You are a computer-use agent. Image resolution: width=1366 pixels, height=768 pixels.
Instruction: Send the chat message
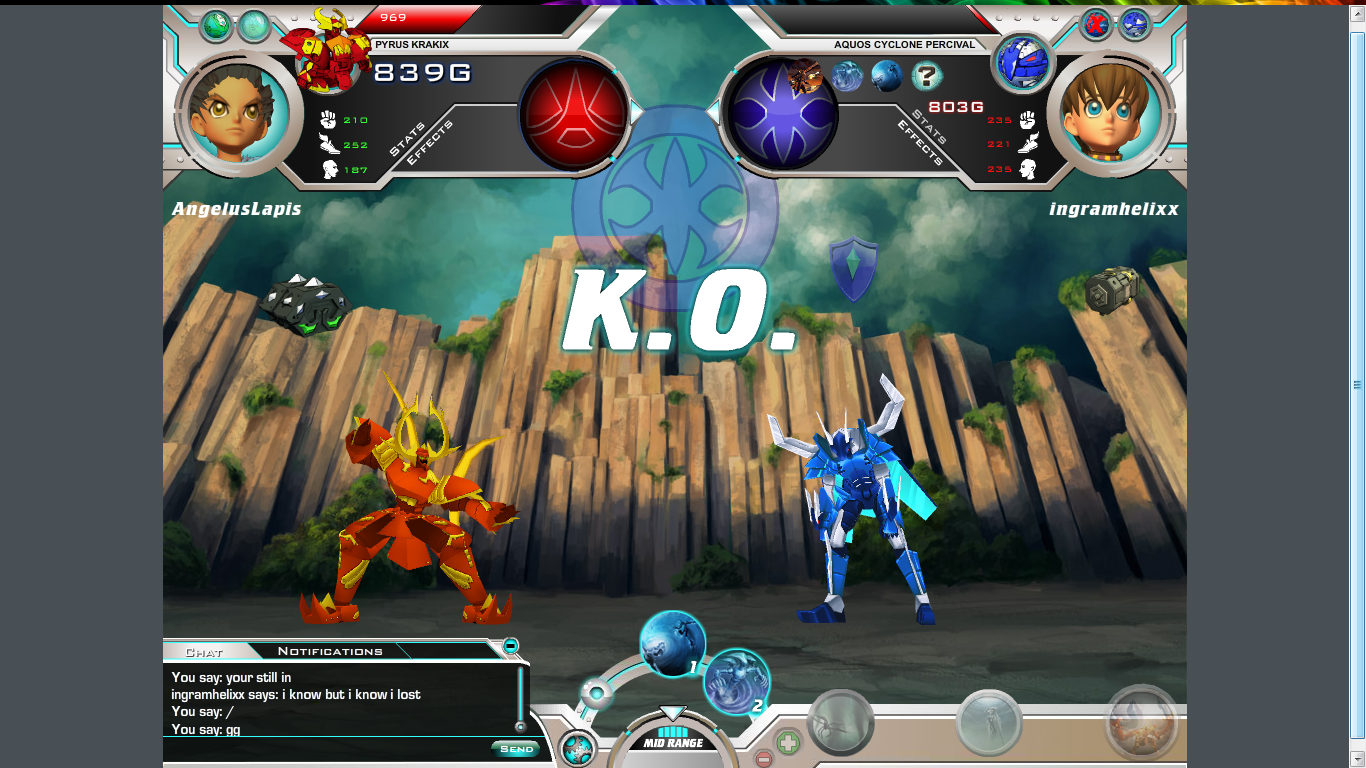[x=516, y=749]
